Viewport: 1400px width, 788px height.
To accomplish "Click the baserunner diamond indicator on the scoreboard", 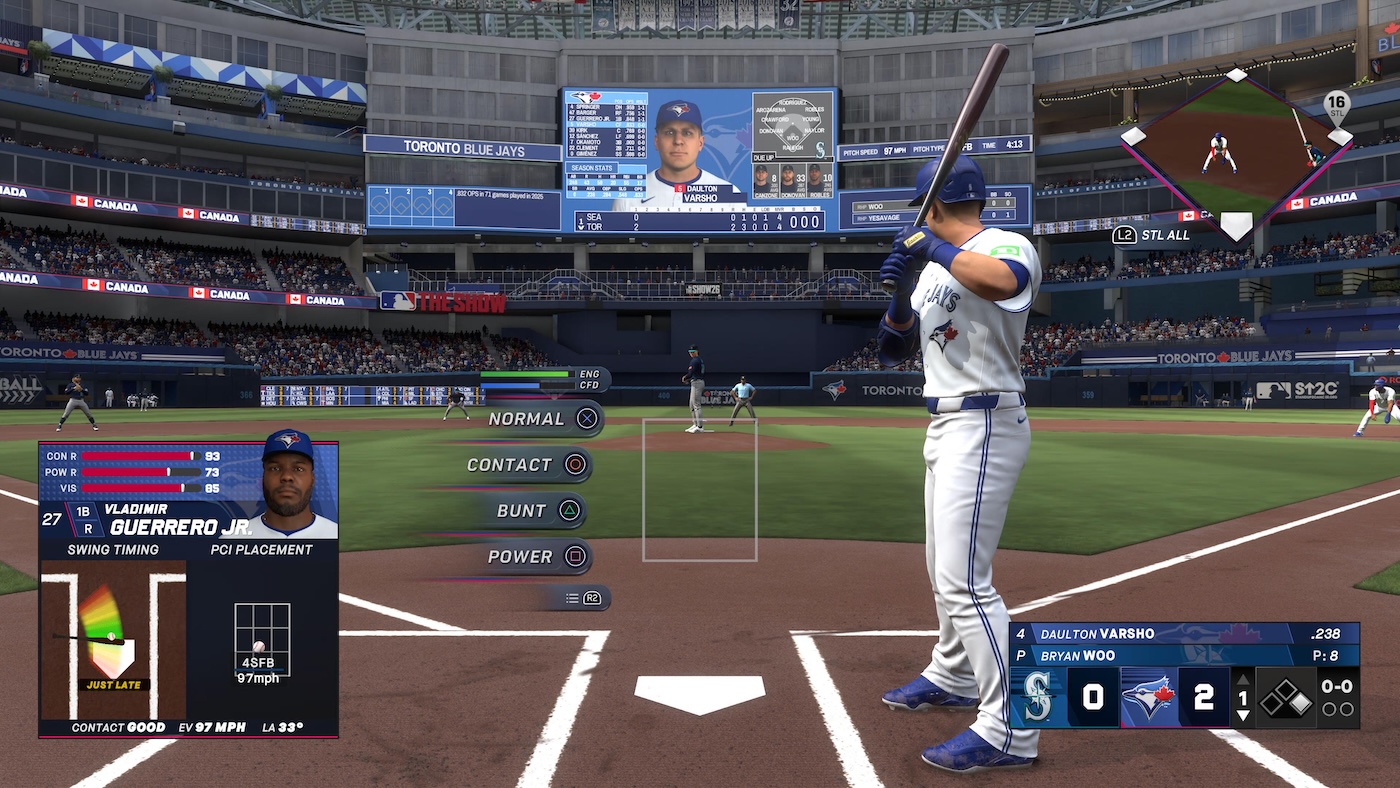I will click(x=1284, y=696).
